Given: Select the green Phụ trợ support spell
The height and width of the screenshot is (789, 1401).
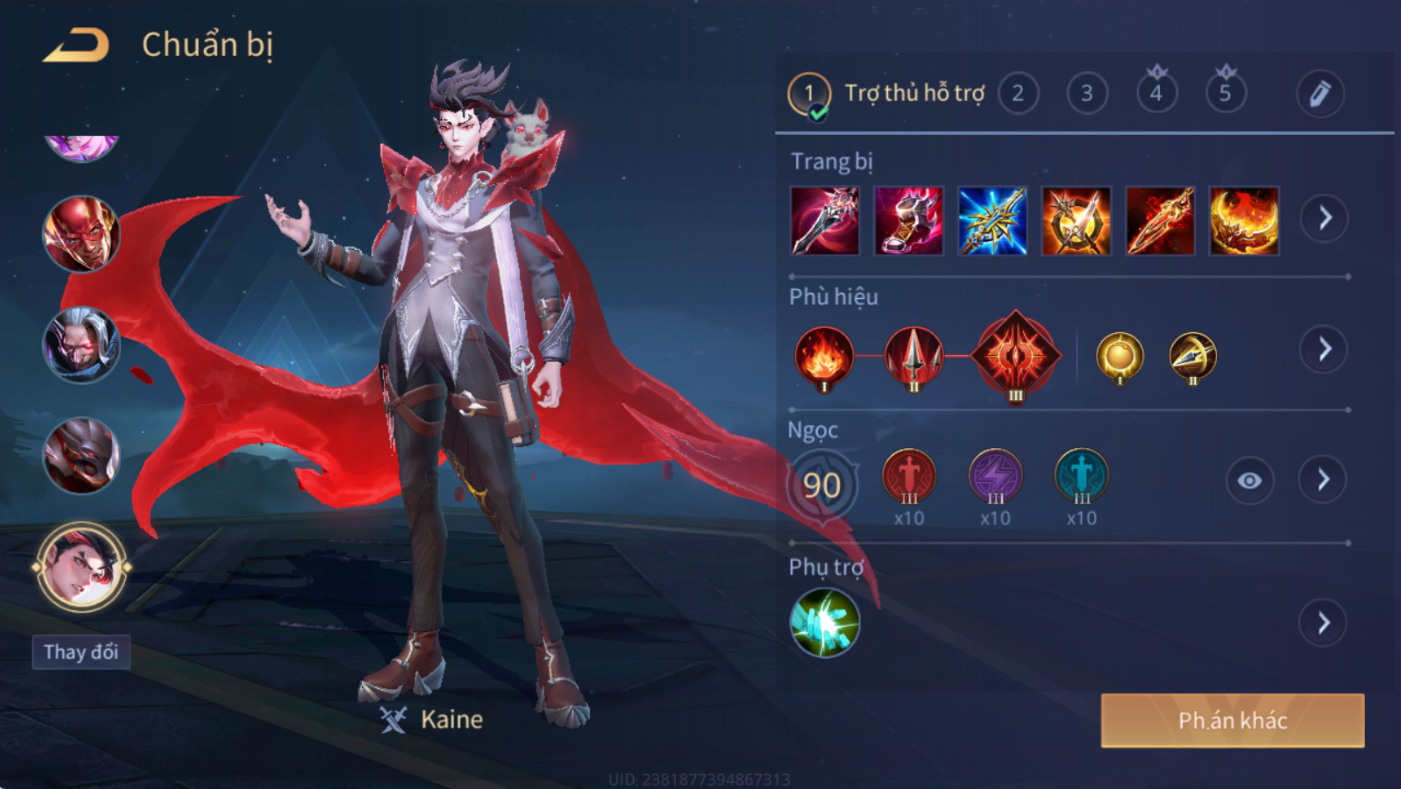Looking at the screenshot, I should coord(825,622).
